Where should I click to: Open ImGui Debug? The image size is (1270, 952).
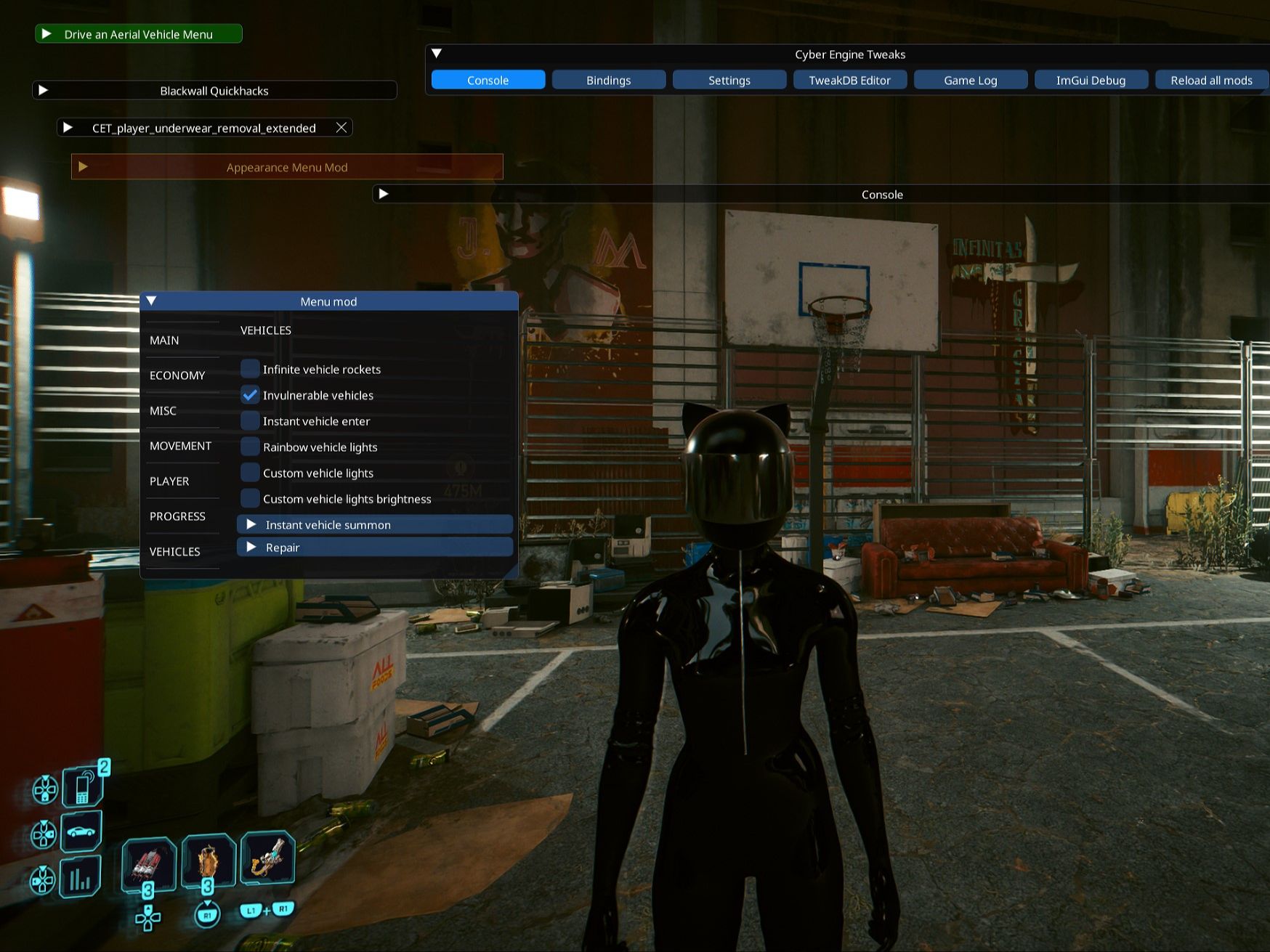[x=1091, y=80]
